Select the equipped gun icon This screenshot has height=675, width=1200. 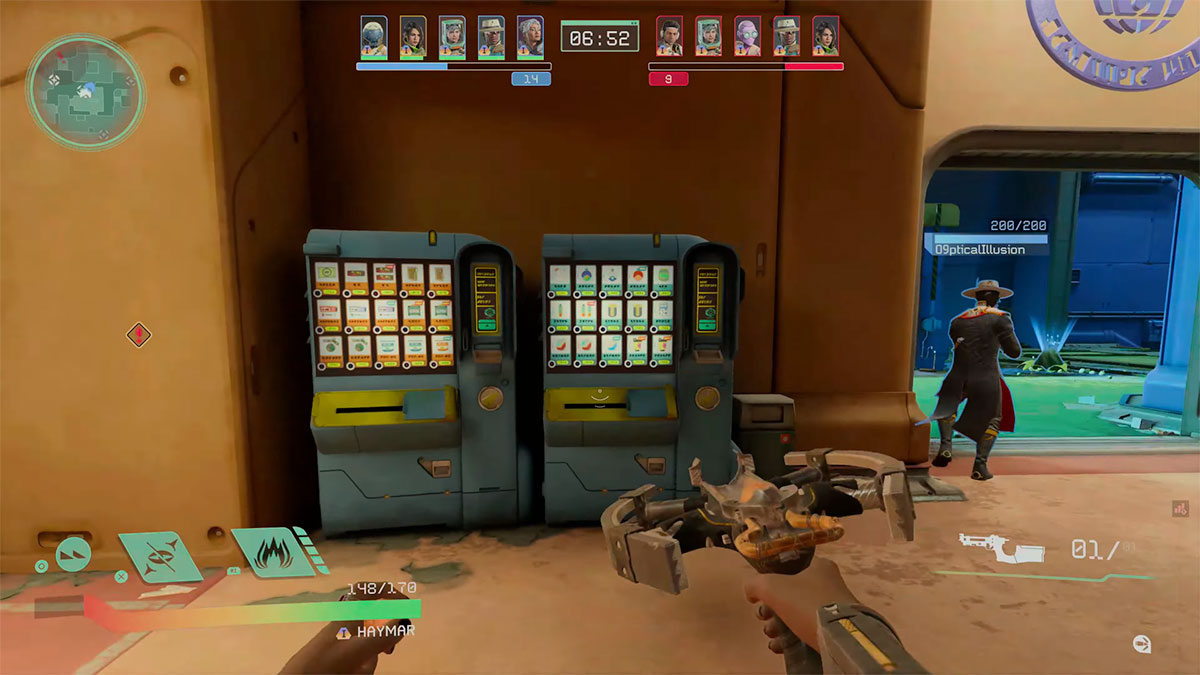click(x=1001, y=548)
